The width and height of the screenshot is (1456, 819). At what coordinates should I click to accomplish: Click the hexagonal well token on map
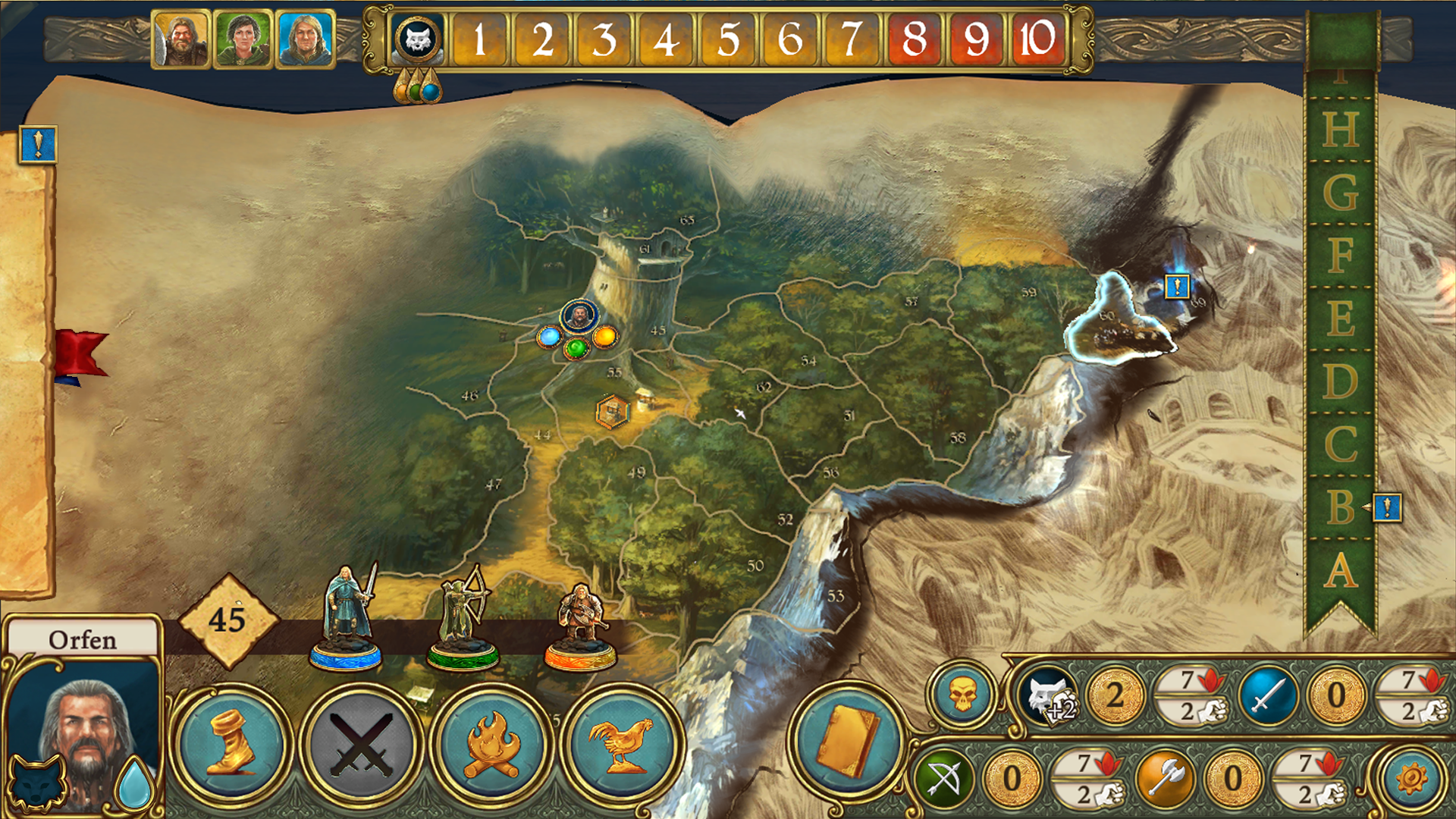pos(612,412)
